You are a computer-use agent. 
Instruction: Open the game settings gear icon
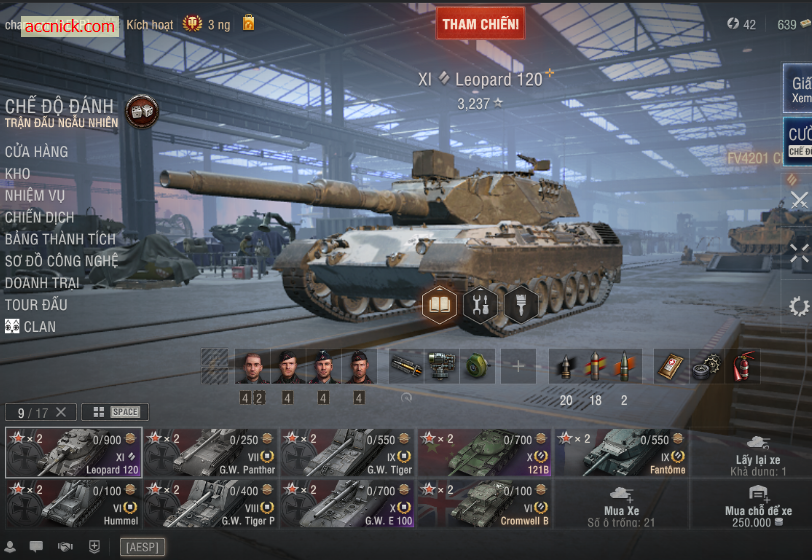coord(798,306)
